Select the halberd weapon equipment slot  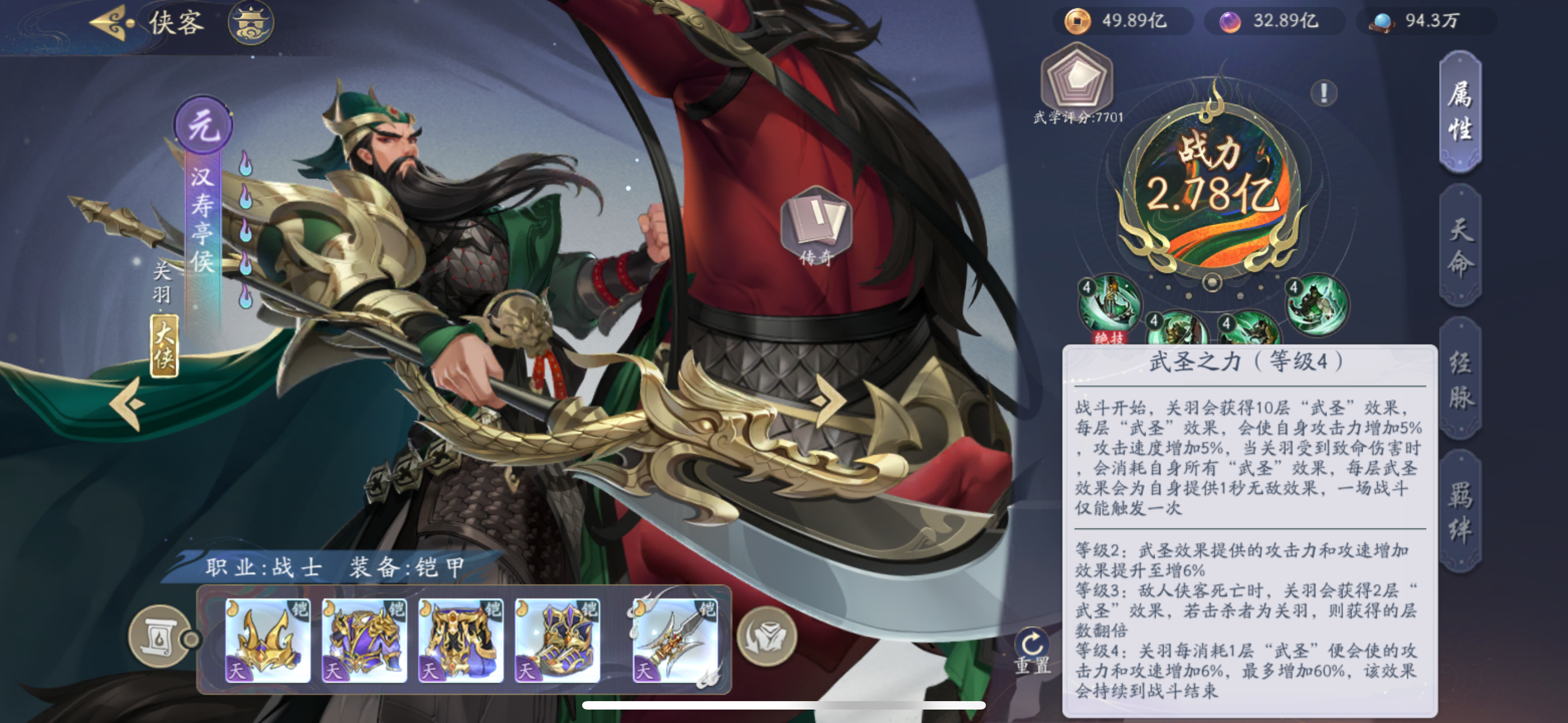click(x=675, y=639)
